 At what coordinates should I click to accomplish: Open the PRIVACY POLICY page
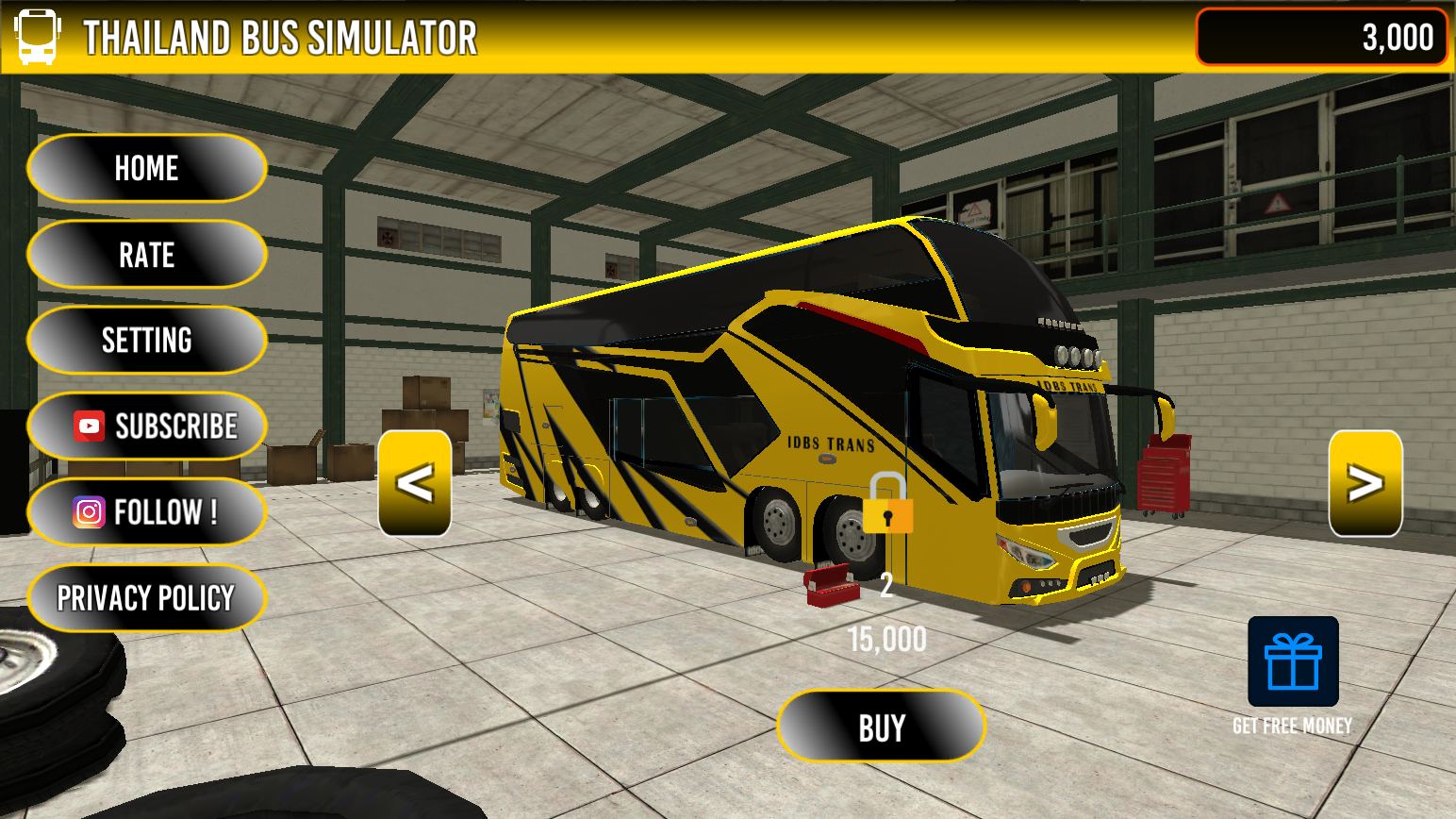[x=146, y=596]
